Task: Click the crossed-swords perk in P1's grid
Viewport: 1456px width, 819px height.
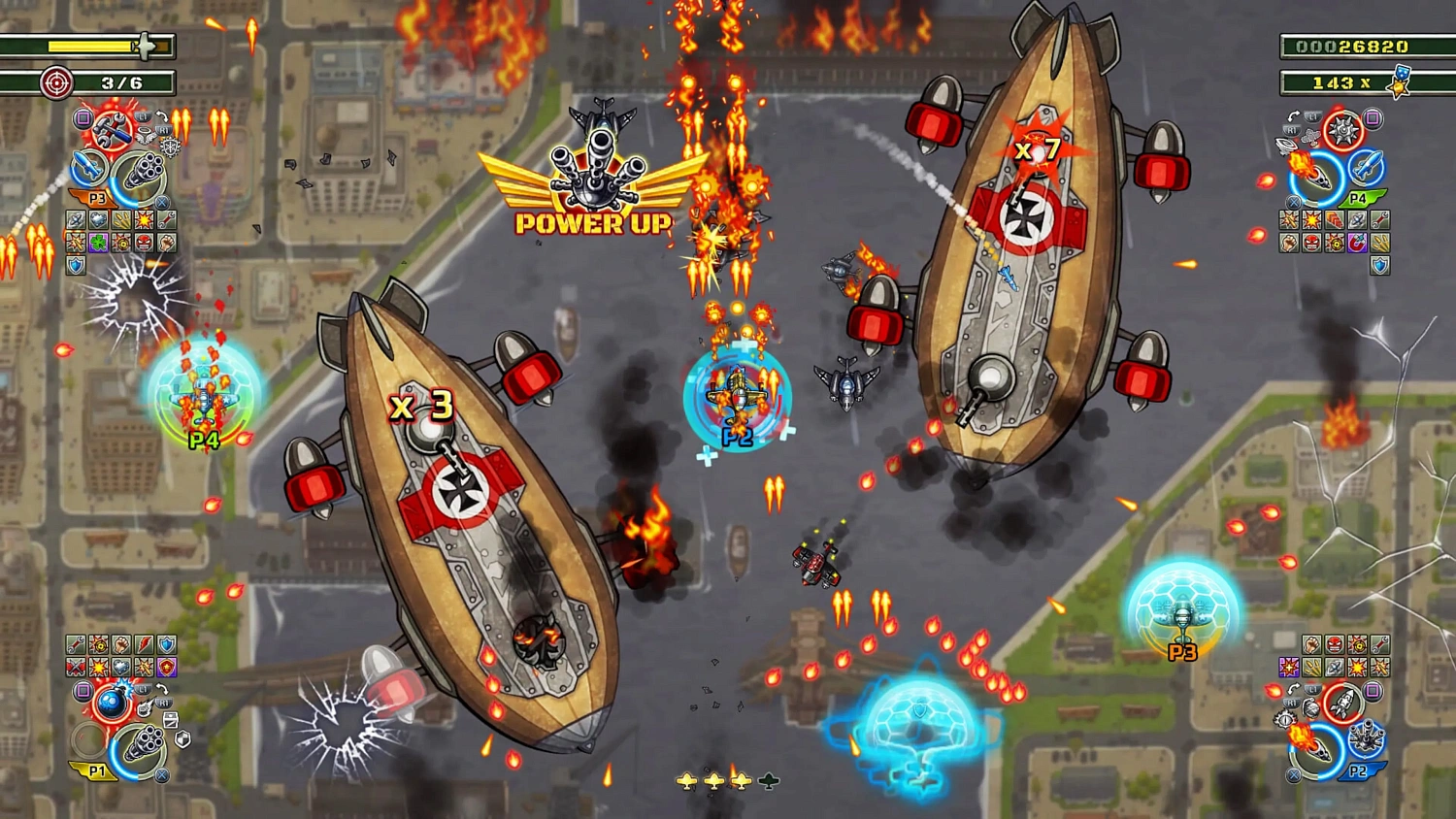Action: point(76,667)
